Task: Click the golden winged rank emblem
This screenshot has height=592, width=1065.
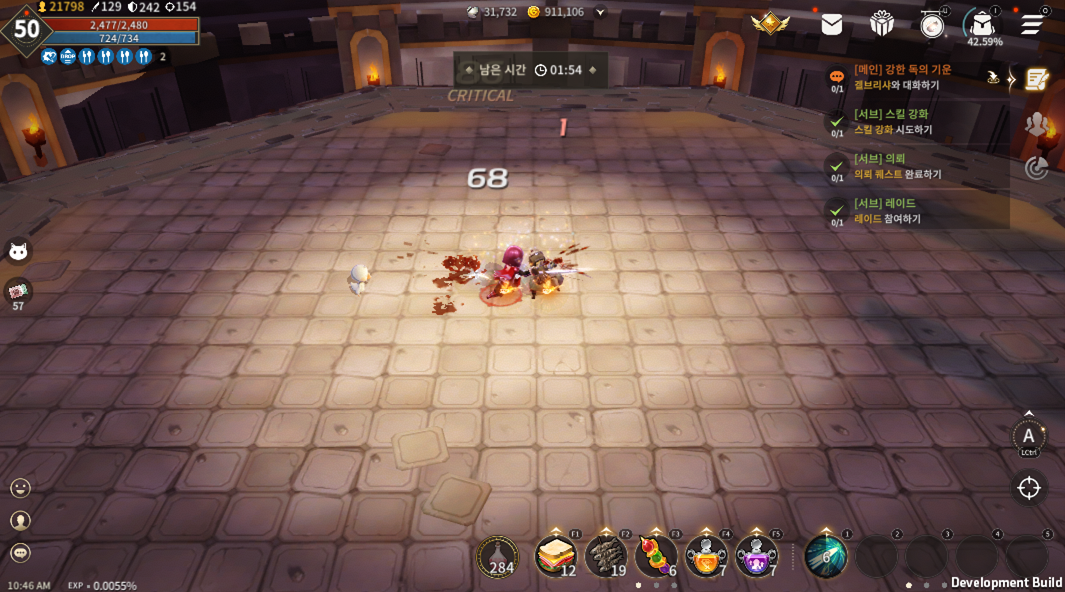Action: coord(770,24)
